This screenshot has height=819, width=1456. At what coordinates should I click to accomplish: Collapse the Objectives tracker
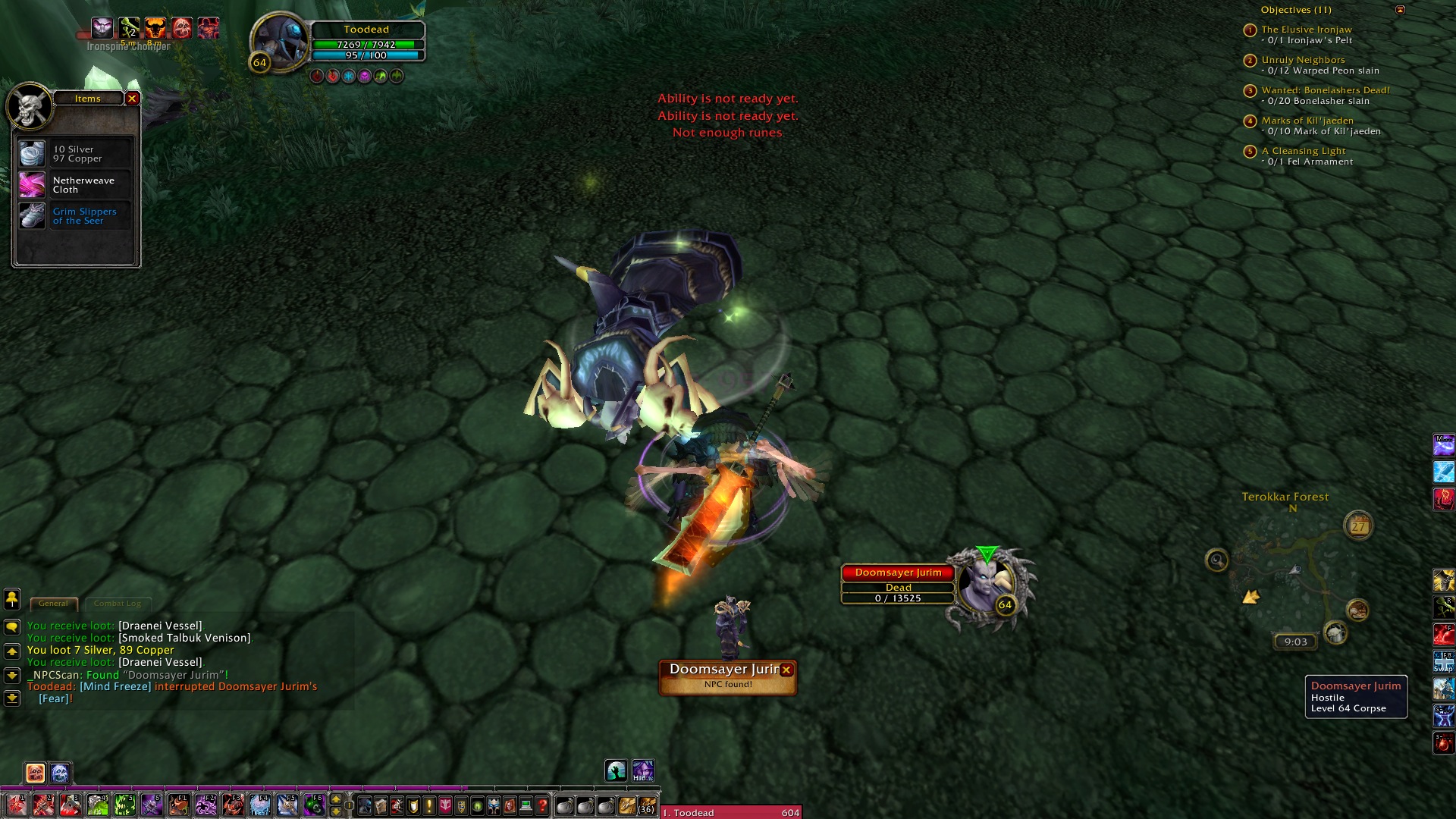1400,10
